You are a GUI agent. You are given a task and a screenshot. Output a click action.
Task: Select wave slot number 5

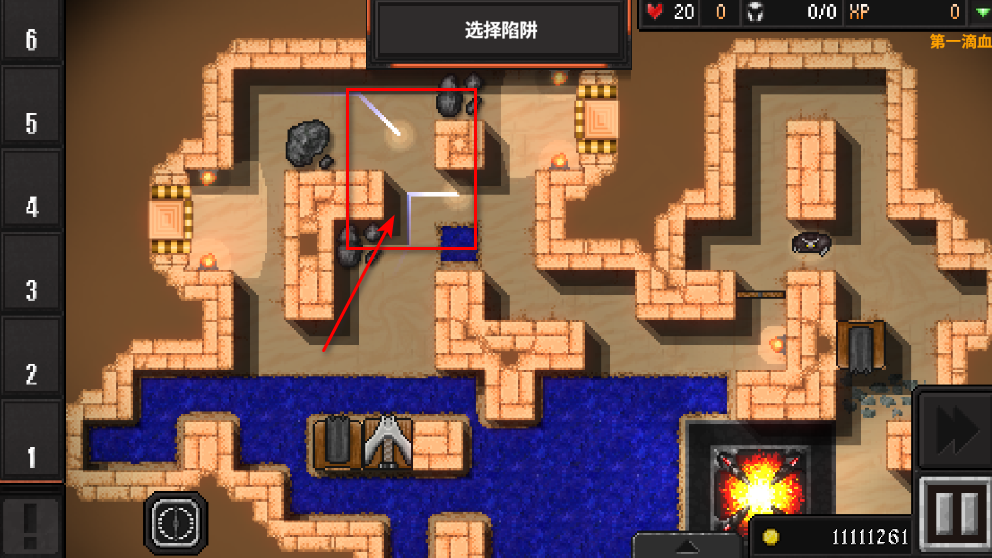click(31, 124)
